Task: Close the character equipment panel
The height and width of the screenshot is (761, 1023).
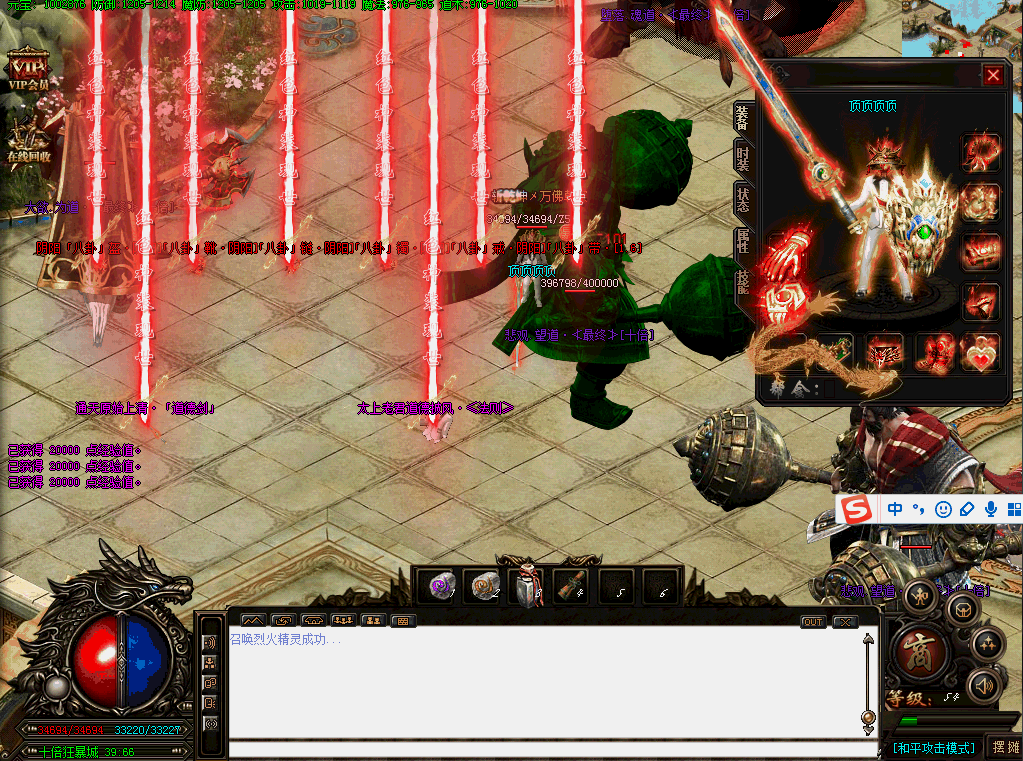Action: click(992, 75)
